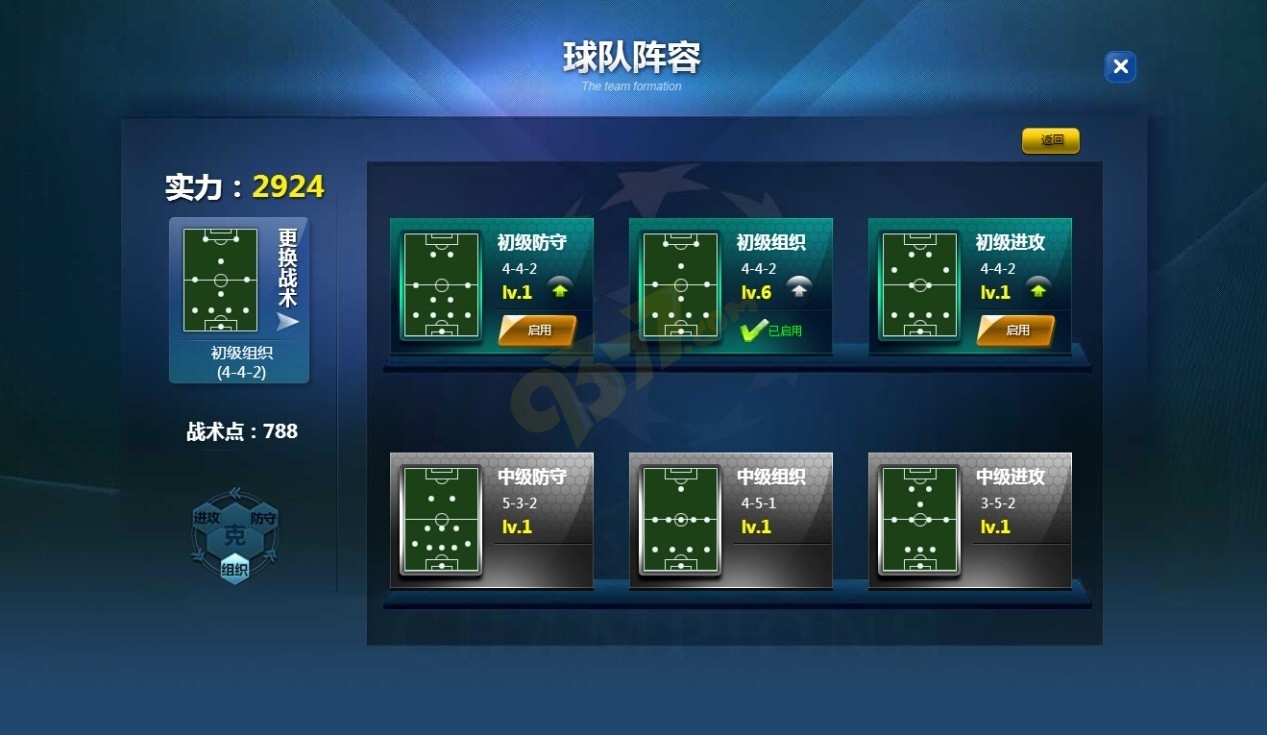Select the 防守 hexagon in the counter diagram
1267x735 pixels.
tap(263, 518)
